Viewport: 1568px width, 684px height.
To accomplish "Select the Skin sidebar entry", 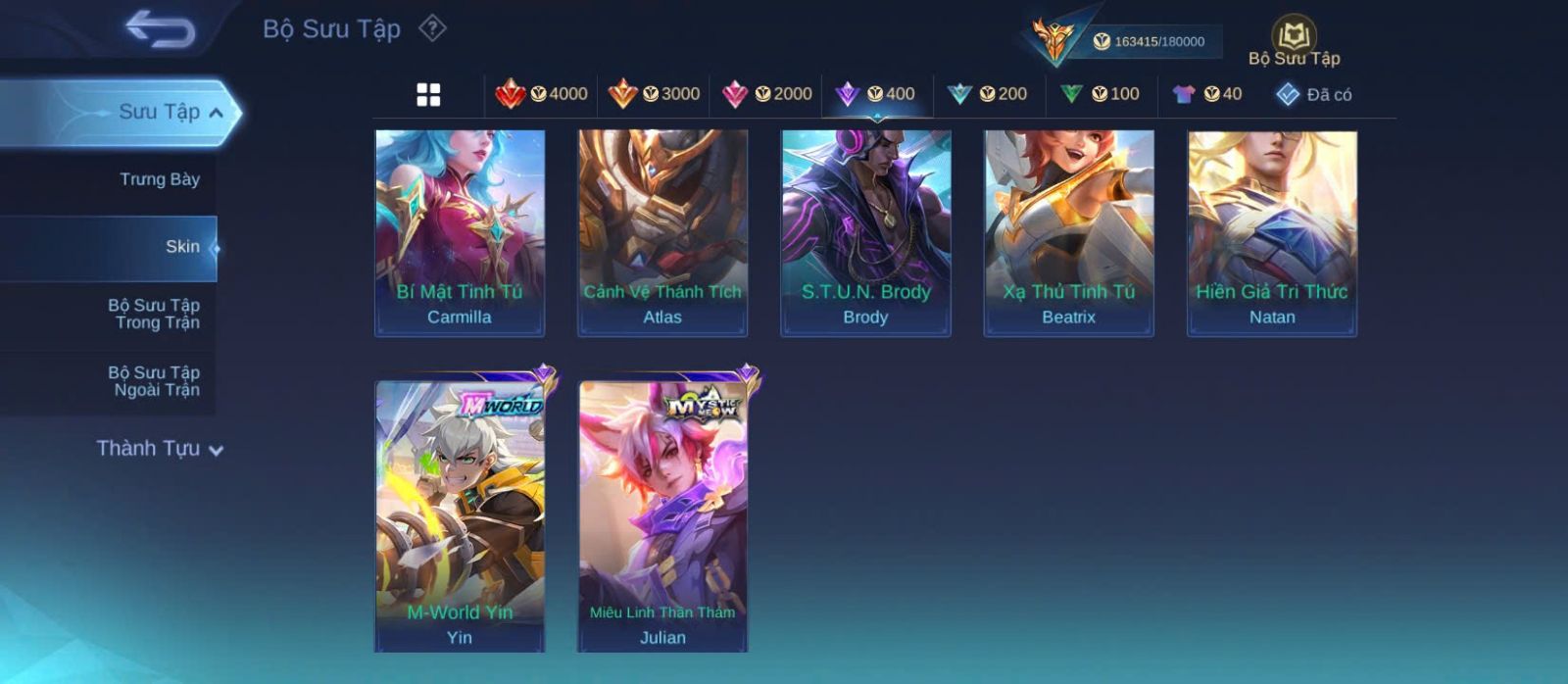I will coord(182,247).
